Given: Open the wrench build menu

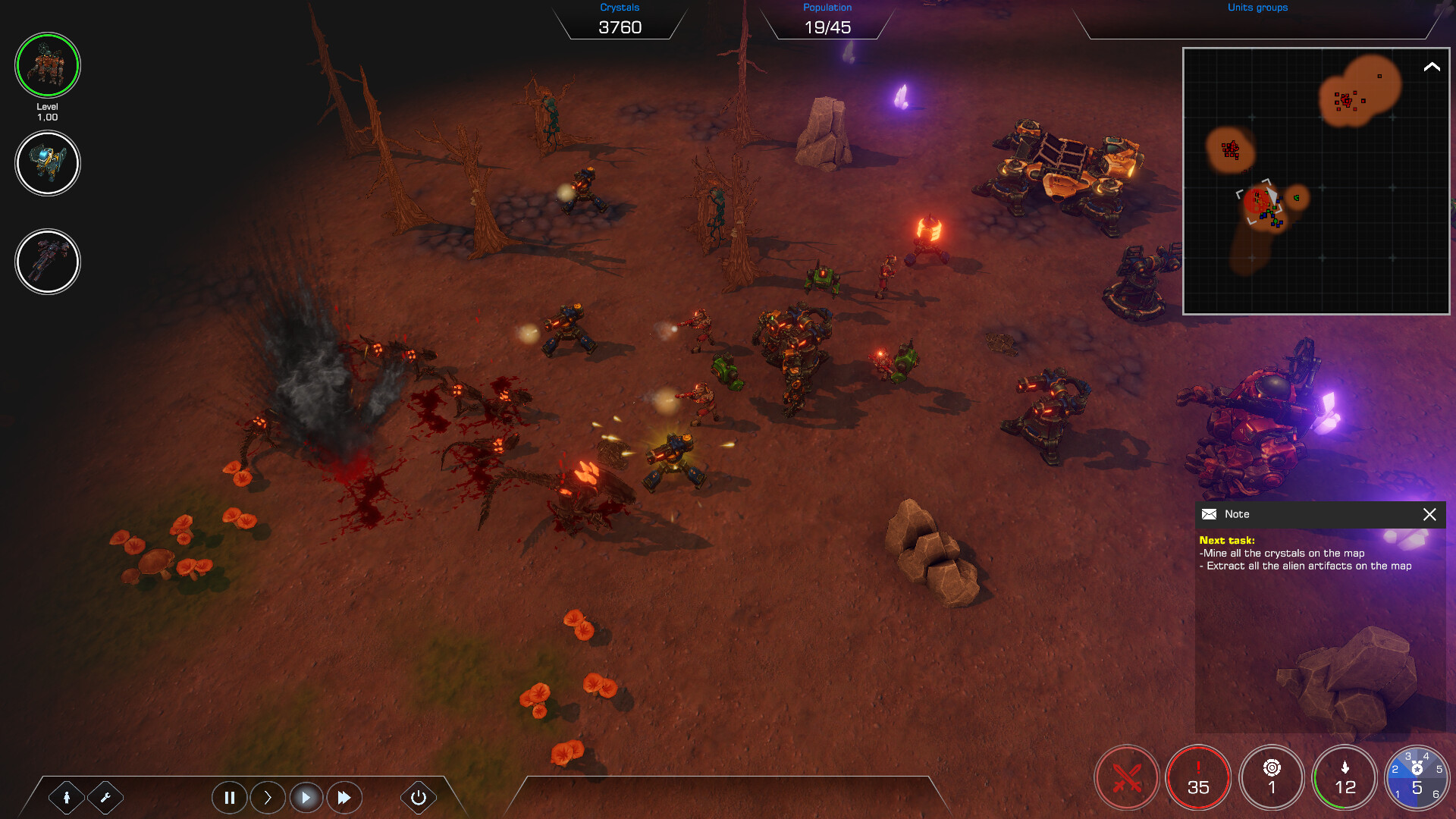Looking at the screenshot, I should coord(106,797).
